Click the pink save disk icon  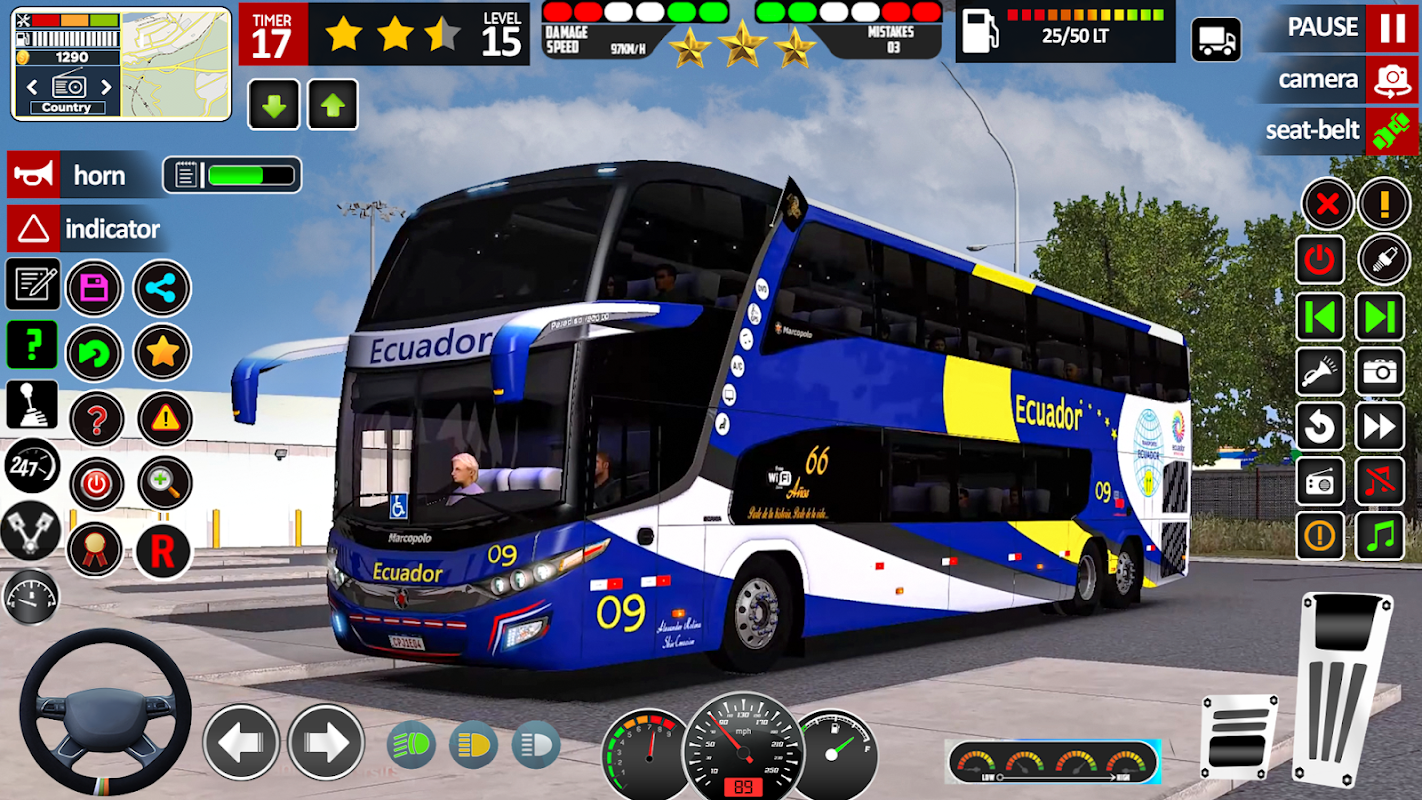click(x=95, y=289)
